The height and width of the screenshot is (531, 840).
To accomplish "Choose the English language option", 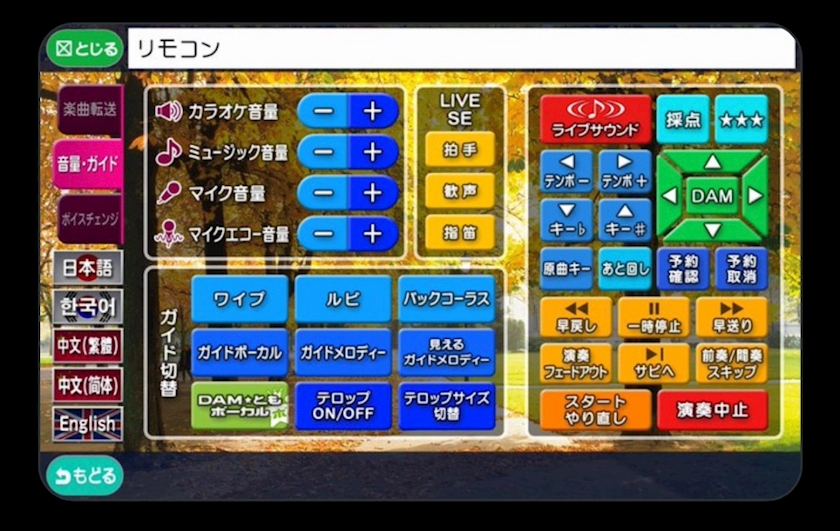I will pos(88,423).
